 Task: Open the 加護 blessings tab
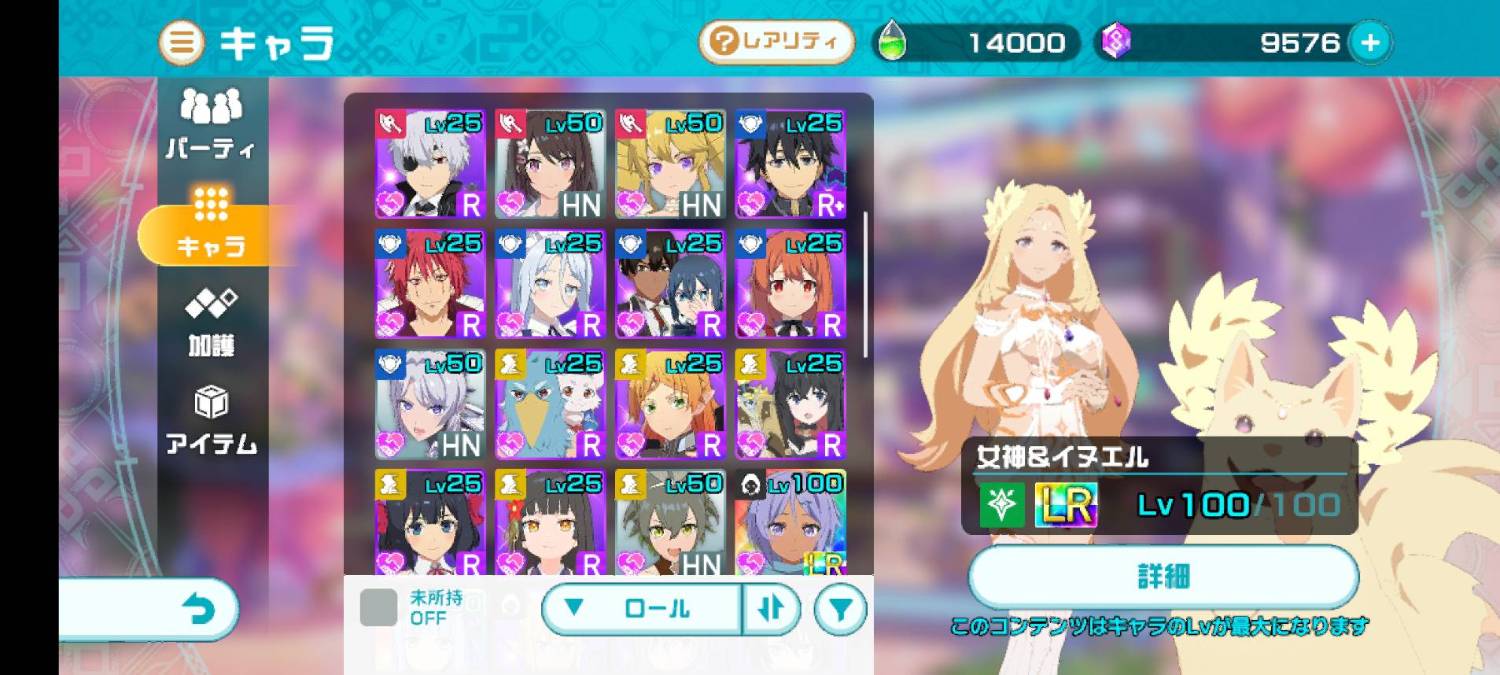pyautogui.click(x=211, y=323)
